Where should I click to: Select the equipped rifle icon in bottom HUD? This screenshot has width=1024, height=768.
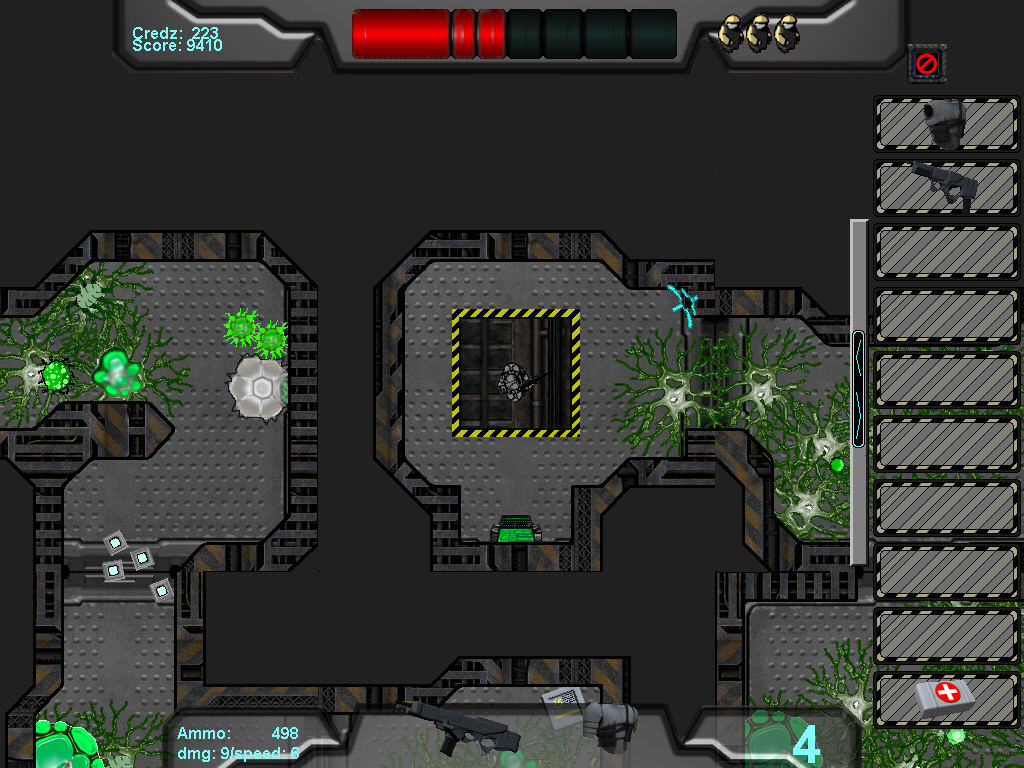coord(461,726)
